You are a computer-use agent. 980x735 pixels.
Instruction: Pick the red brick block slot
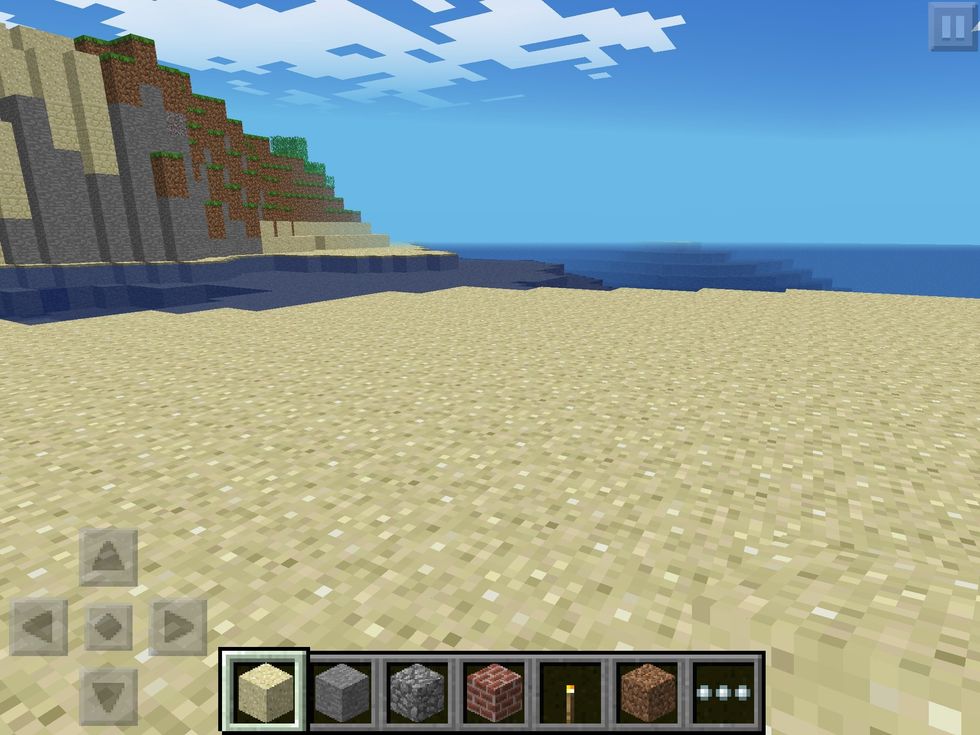click(x=493, y=691)
